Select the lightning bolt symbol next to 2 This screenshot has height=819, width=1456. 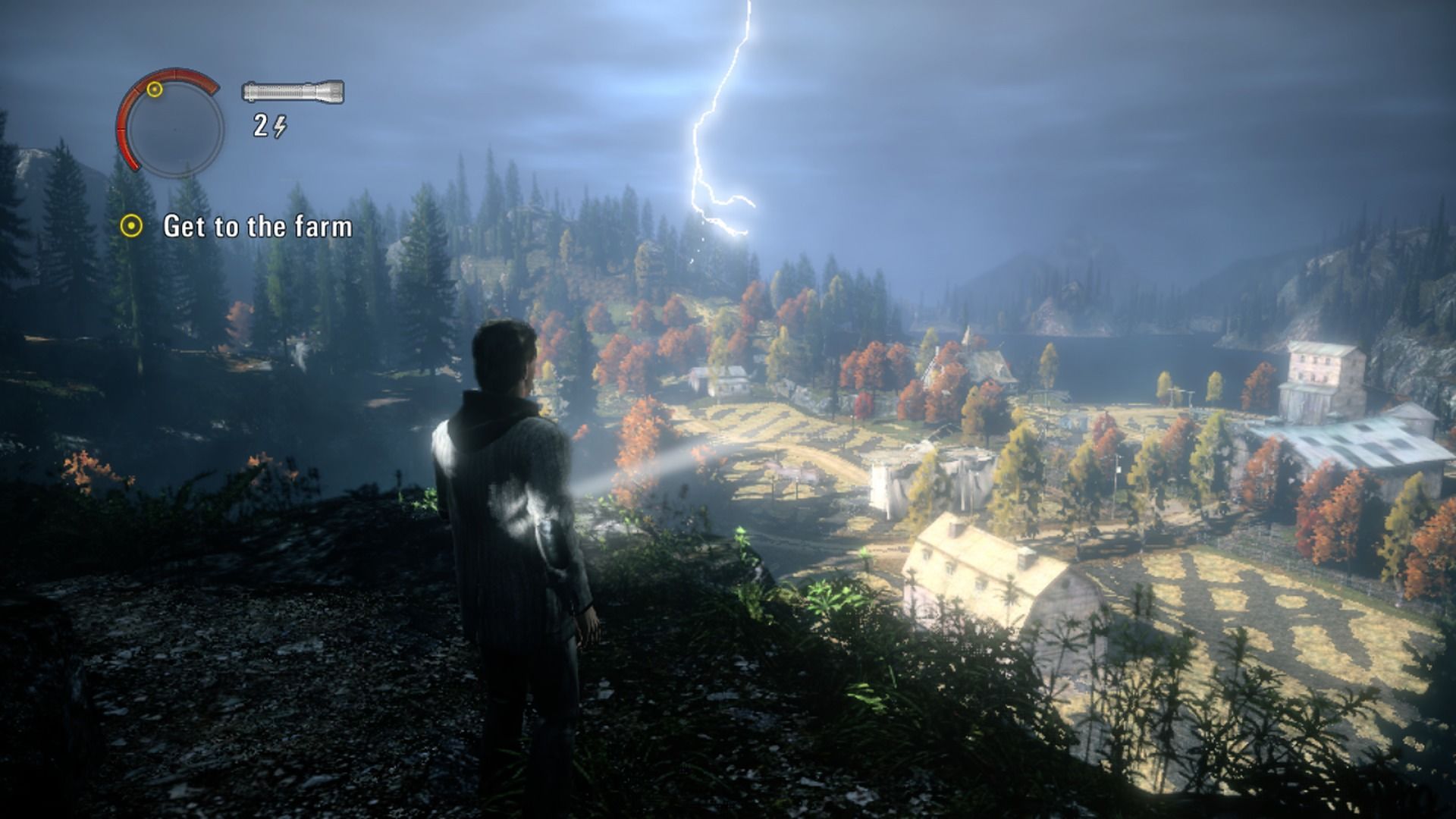click(x=281, y=125)
